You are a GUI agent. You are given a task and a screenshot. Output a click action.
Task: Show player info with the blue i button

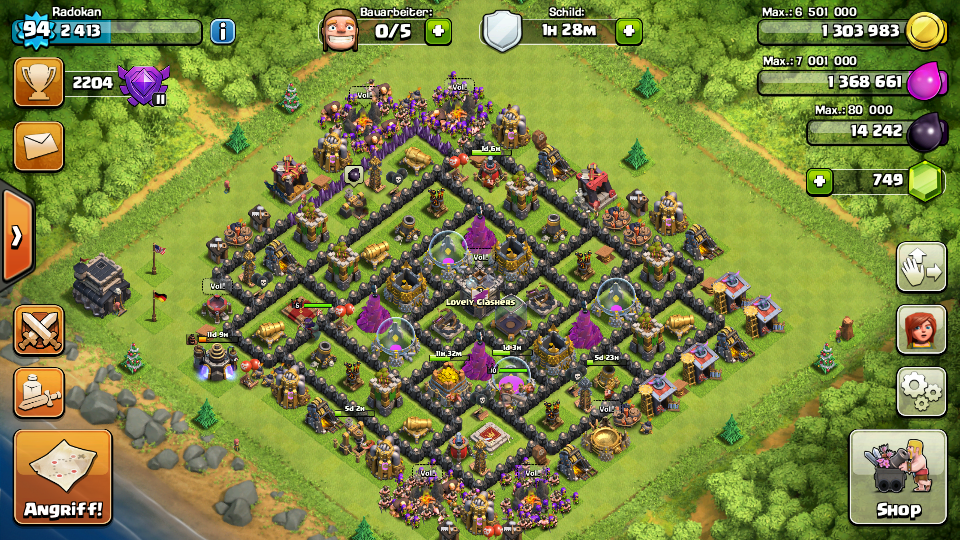222,31
